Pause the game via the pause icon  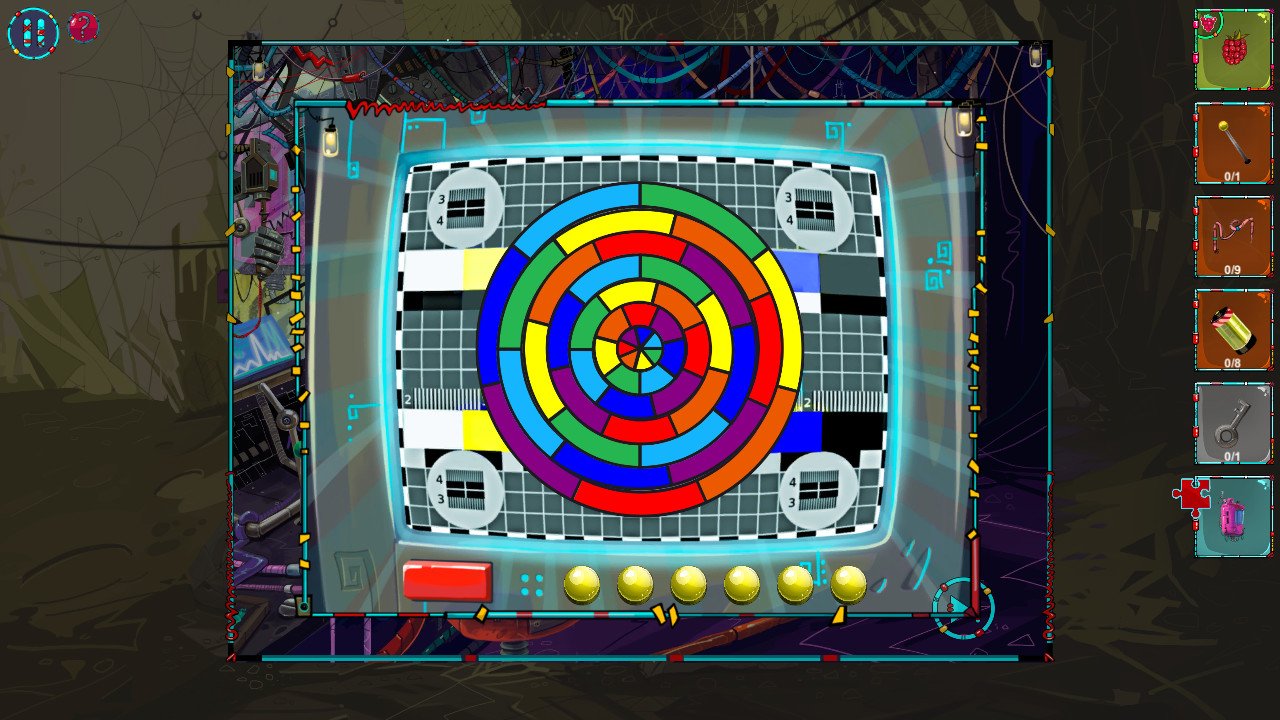[x=33, y=30]
